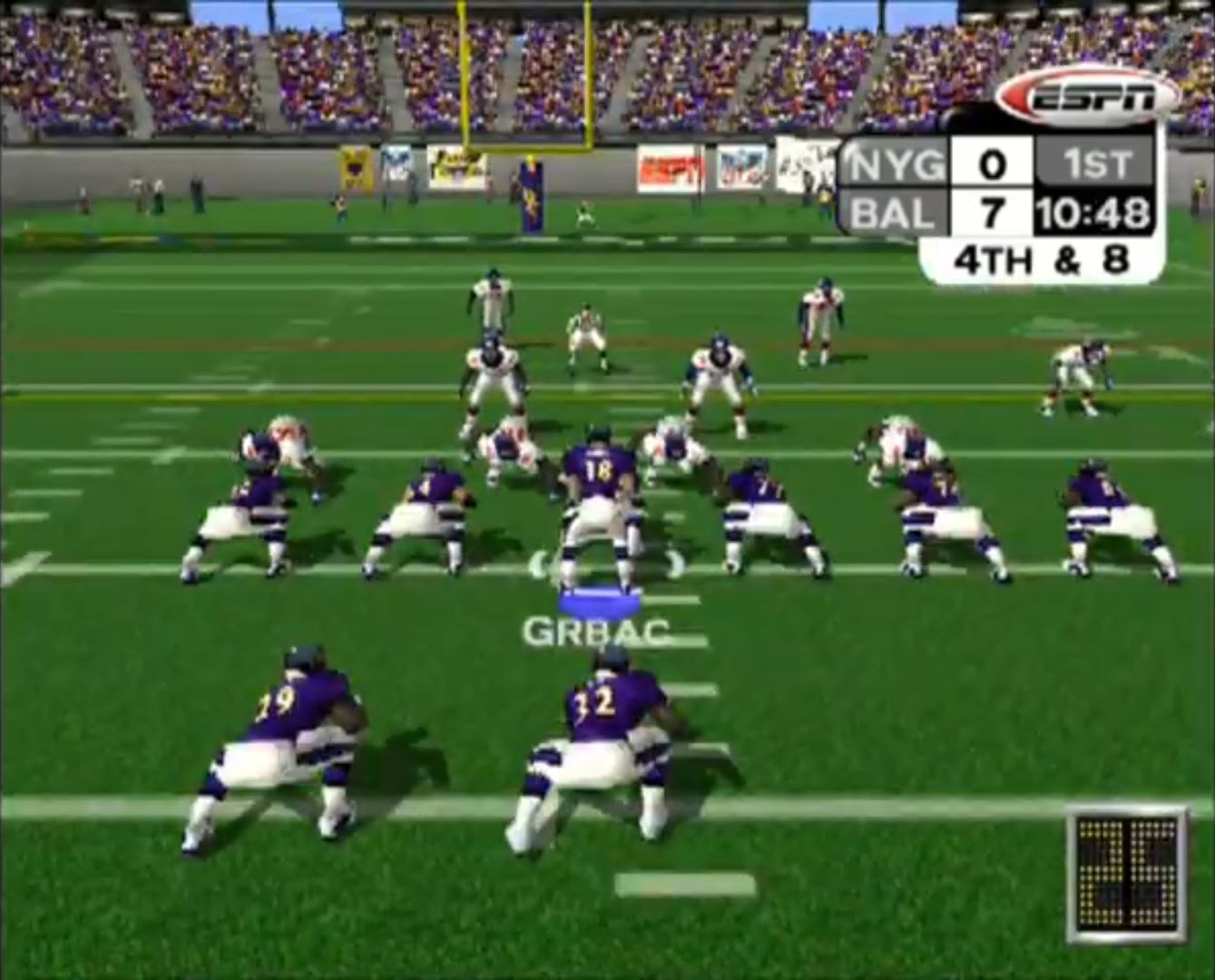Select the GRBAC quarterback name marker
This screenshot has height=980, width=1215.
pyautogui.click(x=596, y=631)
